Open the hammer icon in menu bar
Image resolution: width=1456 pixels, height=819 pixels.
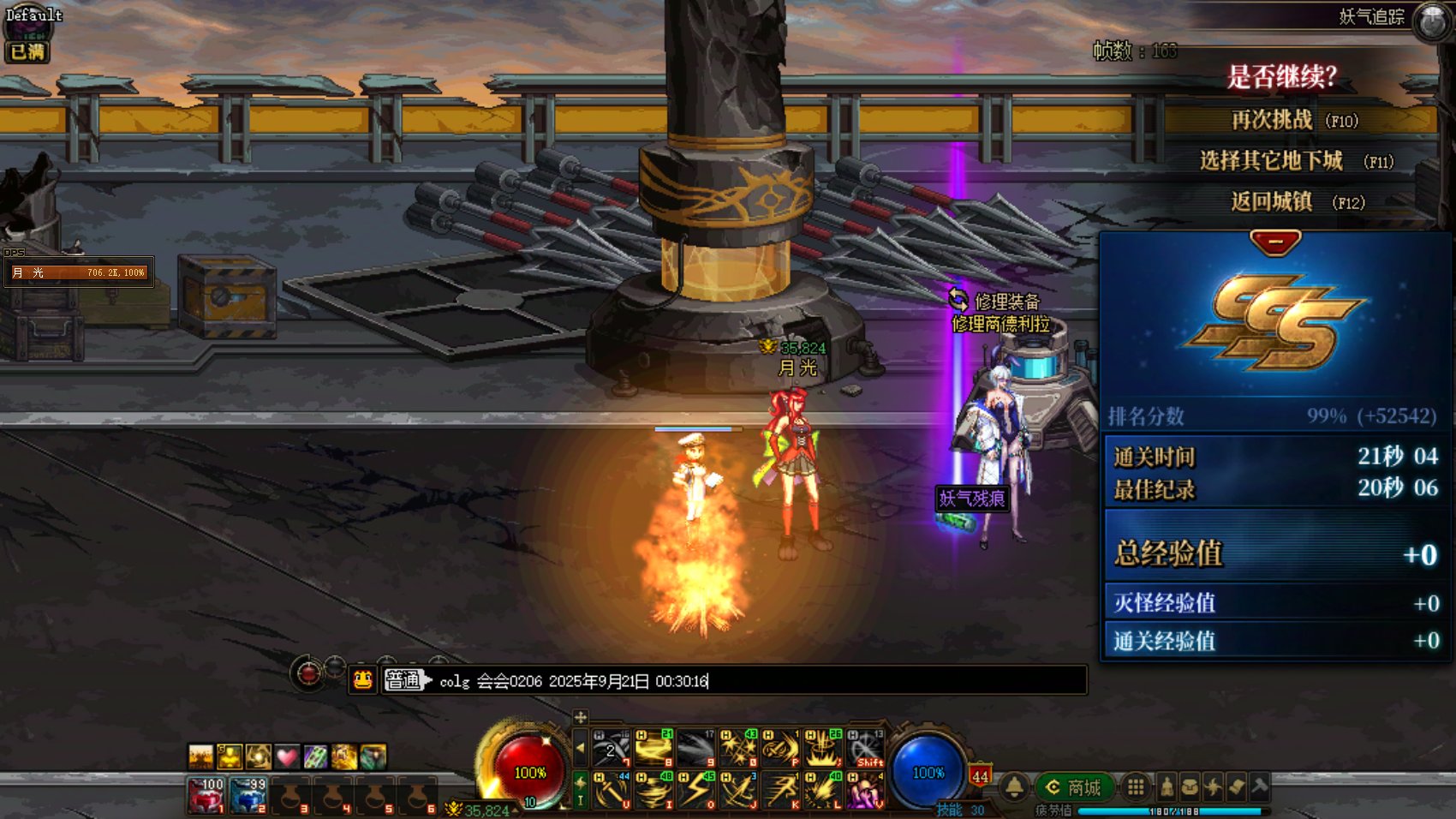tap(1259, 786)
